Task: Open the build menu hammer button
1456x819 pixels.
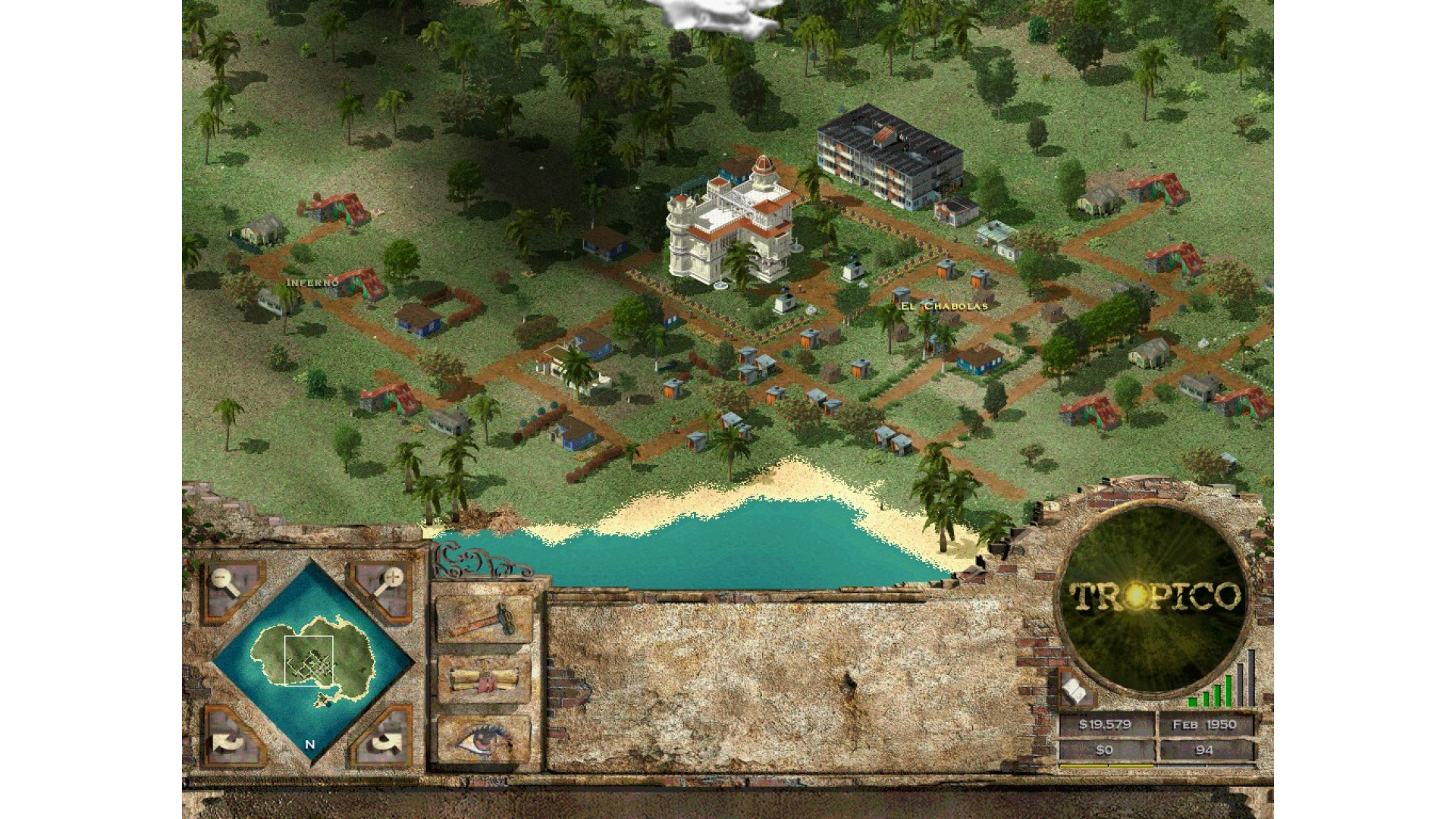Action: pos(483,618)
